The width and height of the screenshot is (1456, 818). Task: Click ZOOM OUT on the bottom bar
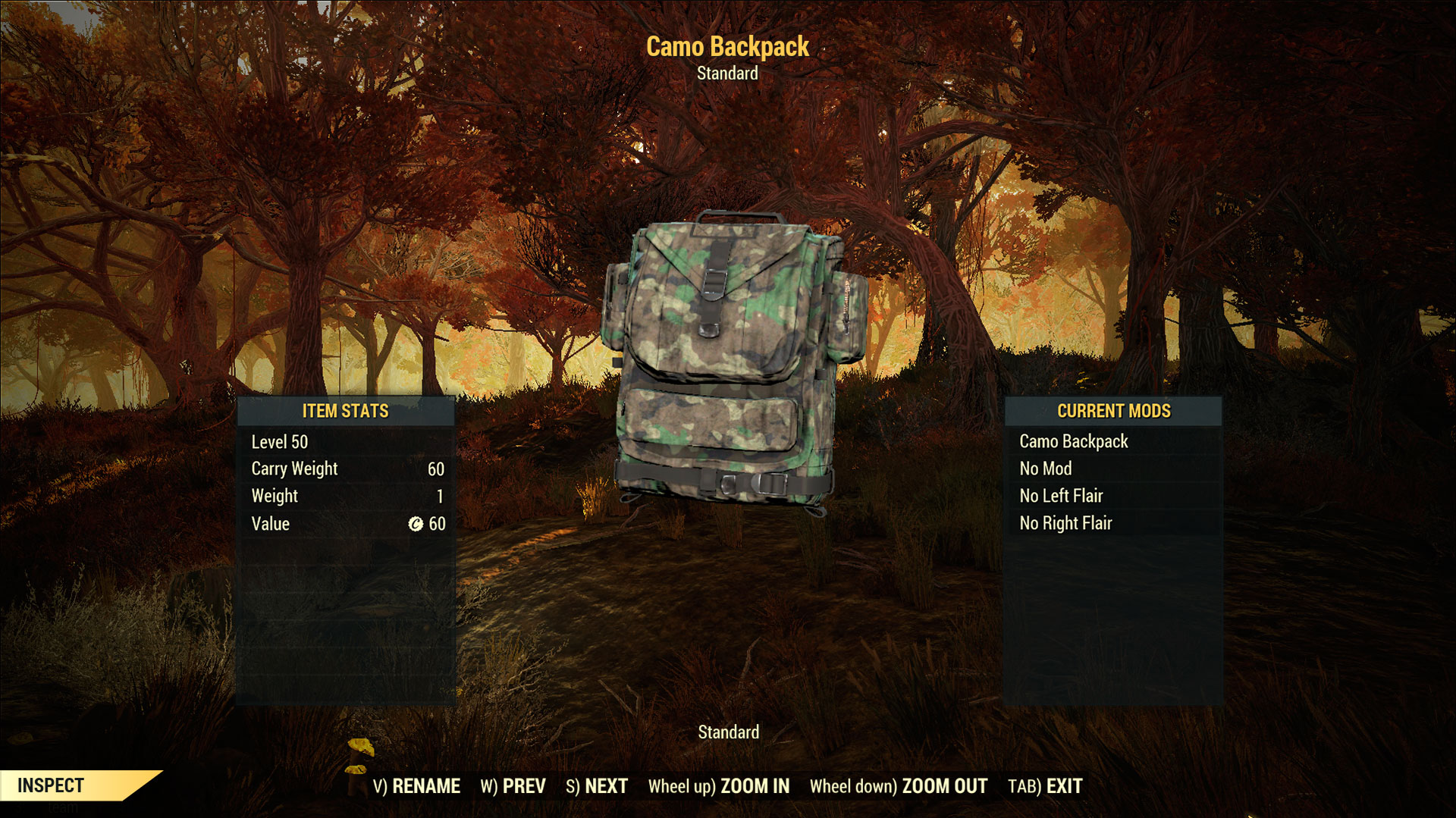[x=943, y=787]
